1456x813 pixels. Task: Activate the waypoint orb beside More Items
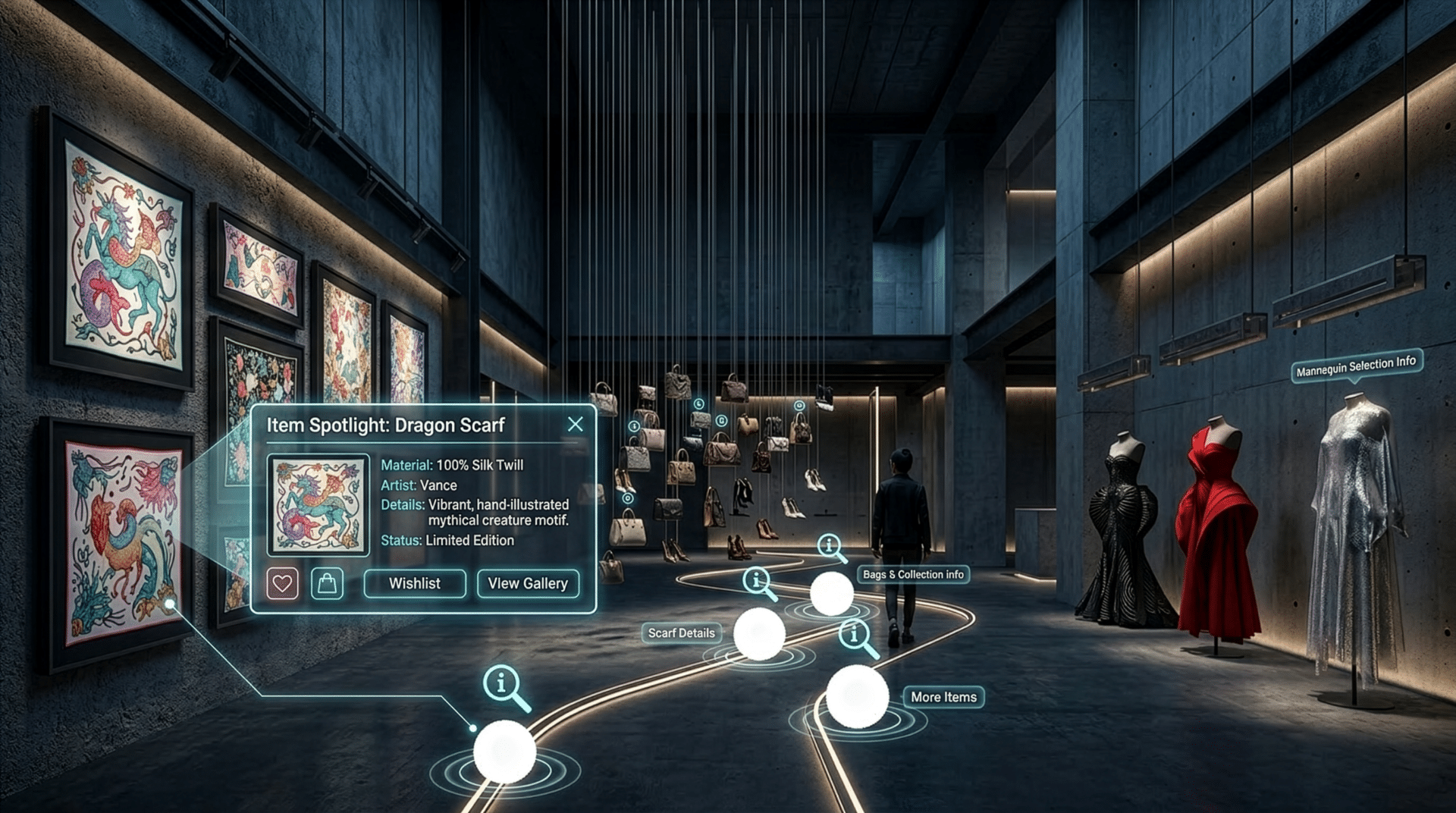click(x=858, y=696)
